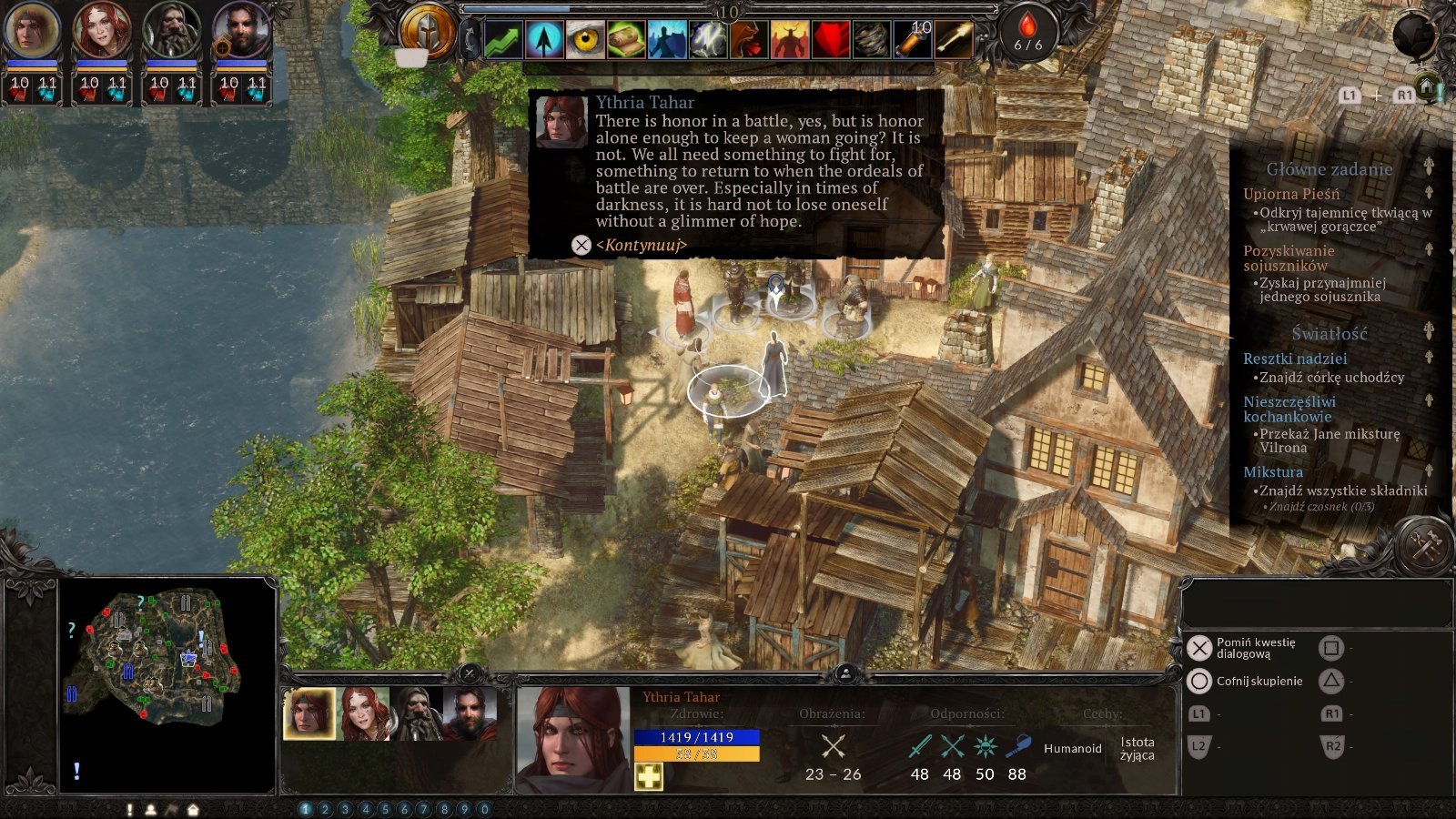Image resolution: width=1456 pixels, height=819 pixels.
Task: Trigger the whirlwind tornado ability
Action: (871, 40)
